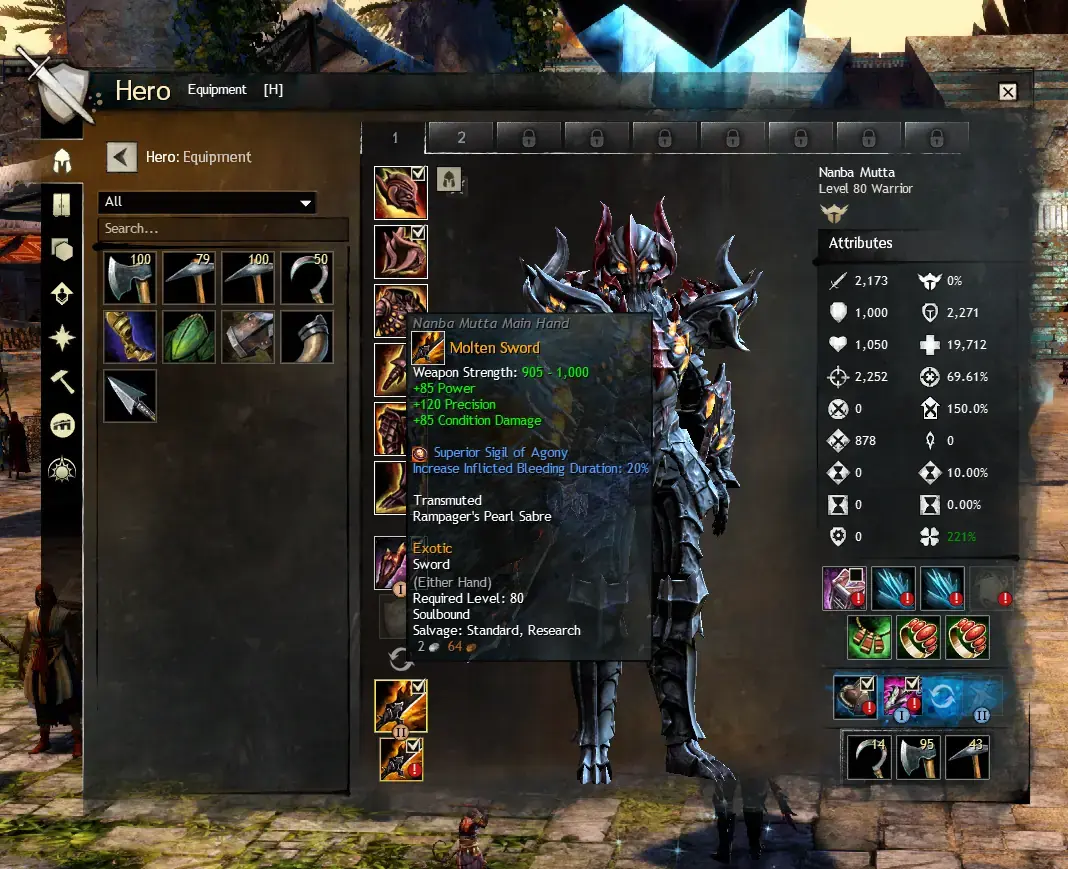Close the Hero panel
Screen dimensions: 1068x869
pyautogui.click(x=1008, y=92)
